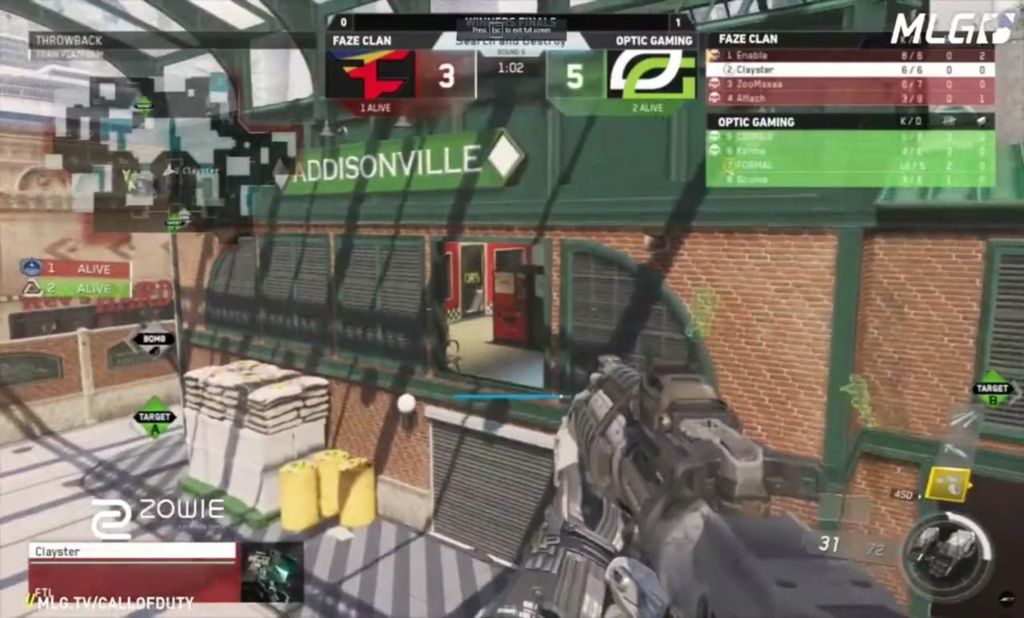Open the MLG.TV/CALLOFDUTY link
This screenshot has height=618, width=1024.
tap(110, 603)
